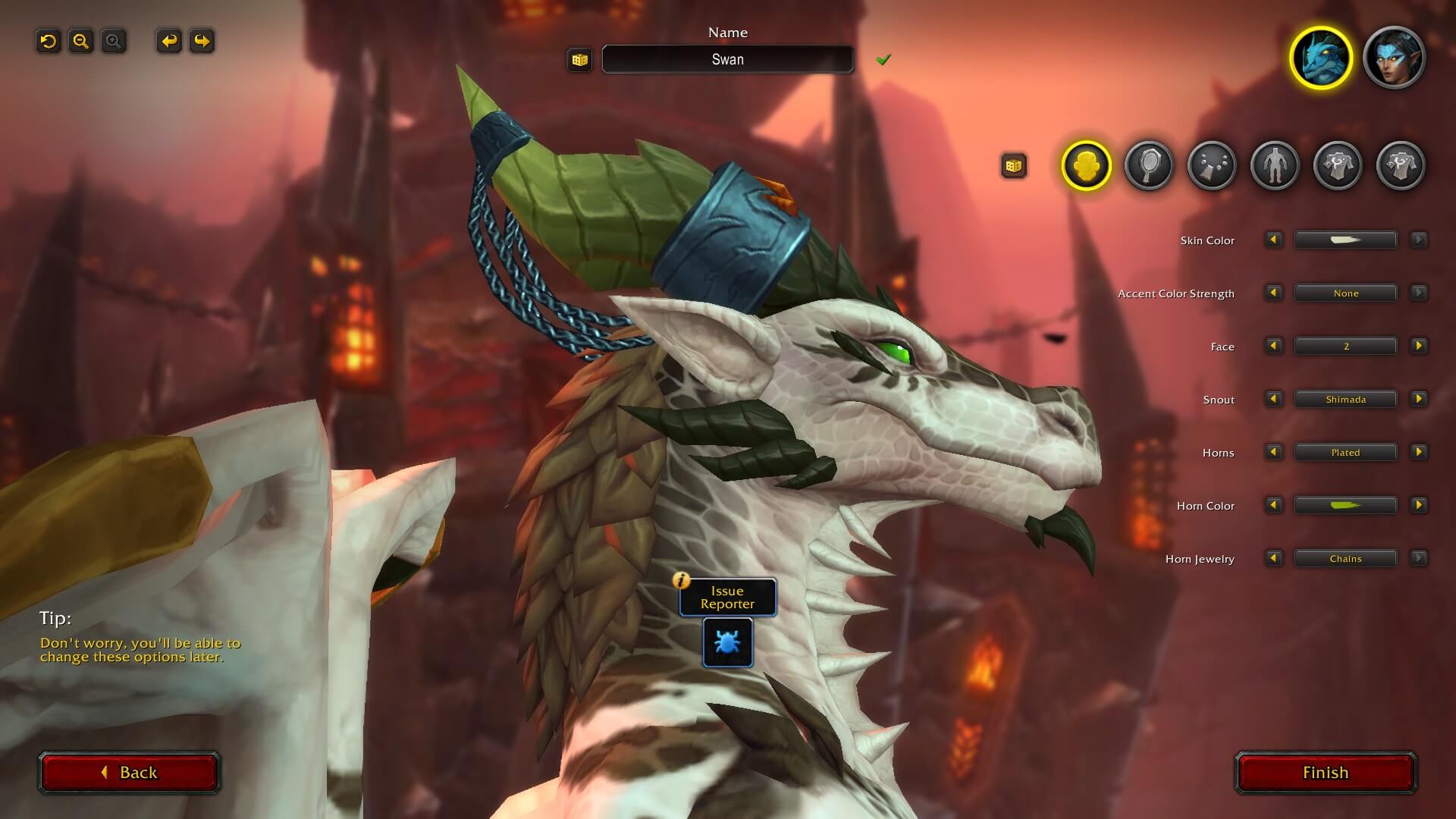The height and width of the screenshot is (819, 1456).
Task: Open the Snout dropdown showing Shimada
Action: pyautogui.click(x=1345, y=400)
